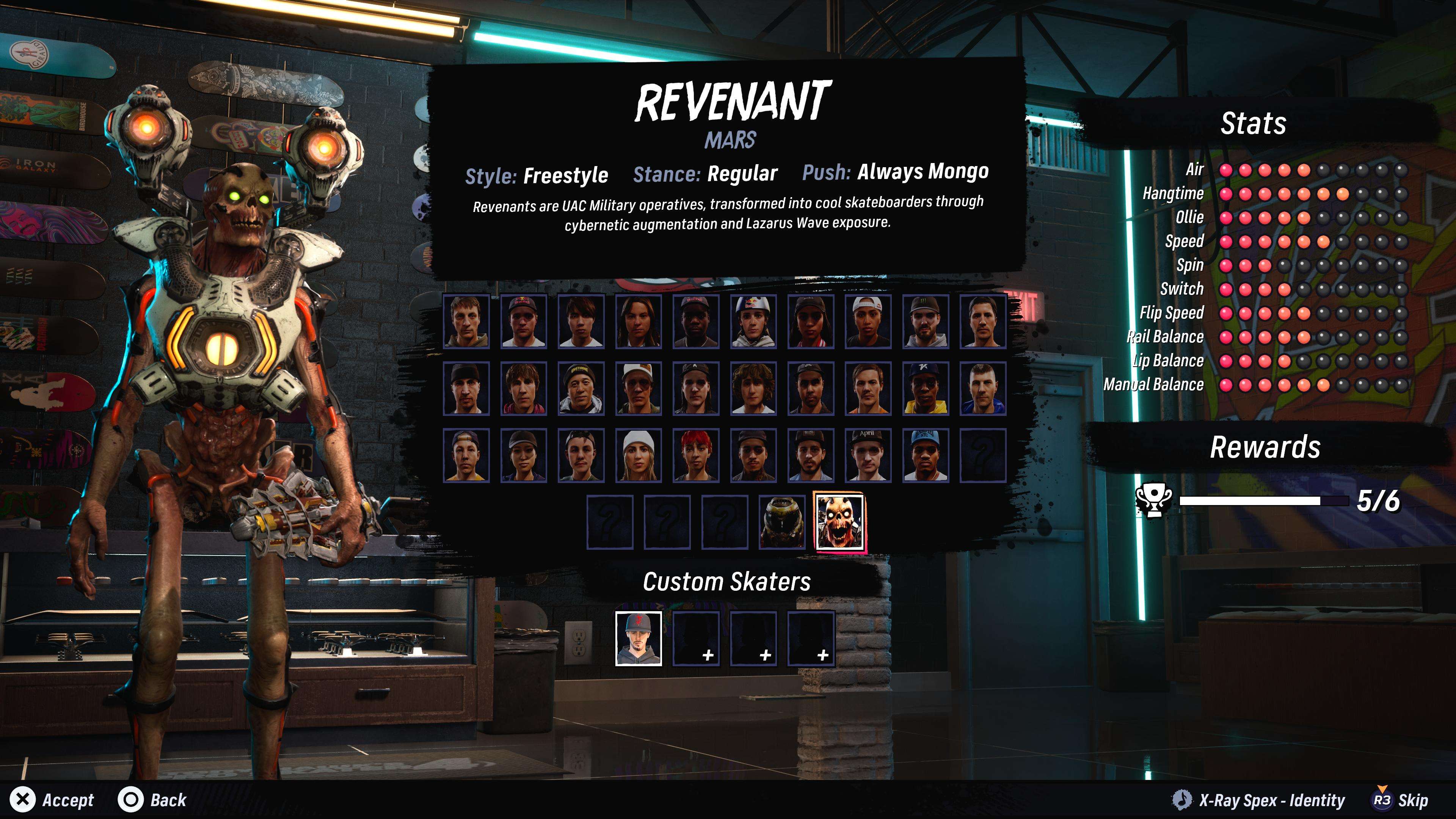The image size is (1456, 819).
Task: Choose the skater in the blue NYC cap
Action: pyautogui.click(x=925, y=455)
